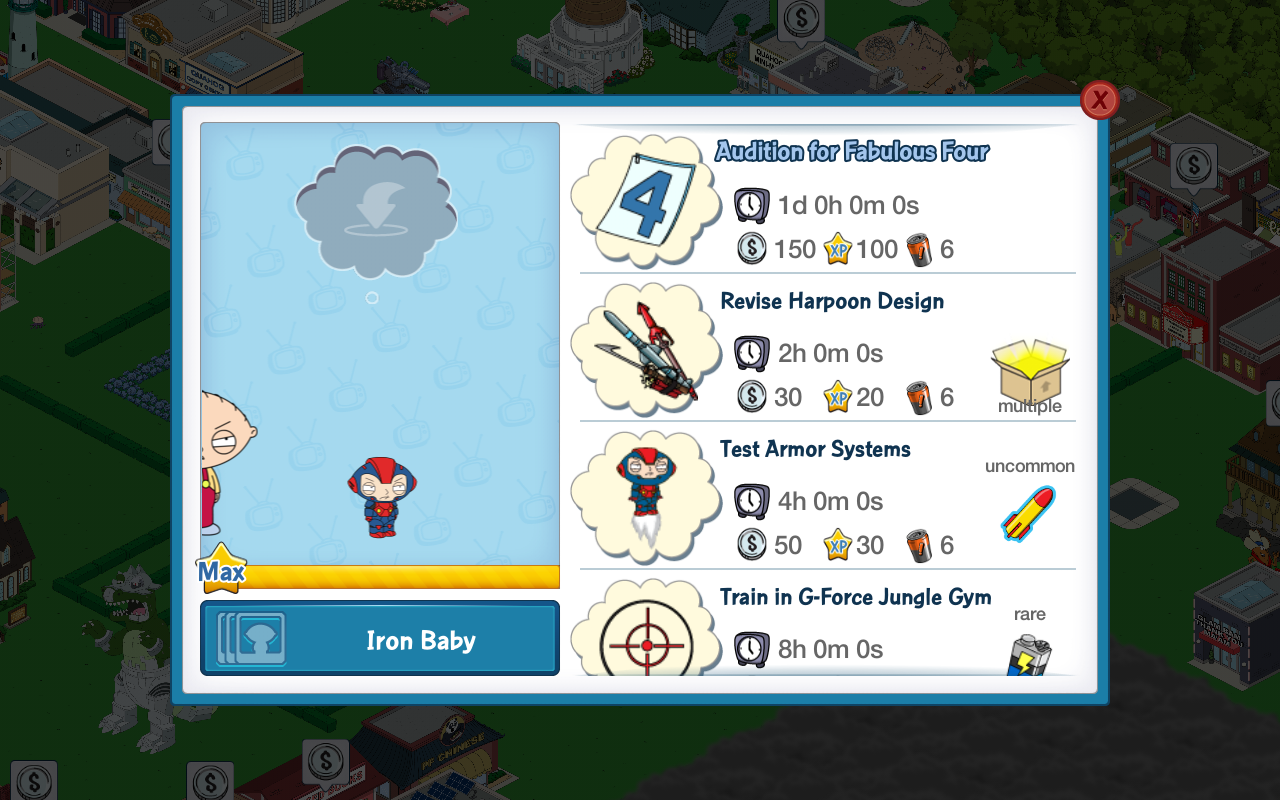
Task: Select the Audition for Fabulous Four task
Action: click(852, 152)
